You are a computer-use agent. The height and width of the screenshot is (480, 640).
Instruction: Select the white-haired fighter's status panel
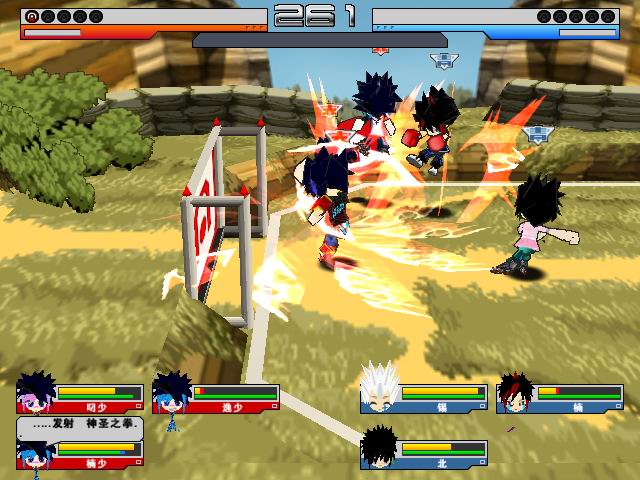pos(423,398)
